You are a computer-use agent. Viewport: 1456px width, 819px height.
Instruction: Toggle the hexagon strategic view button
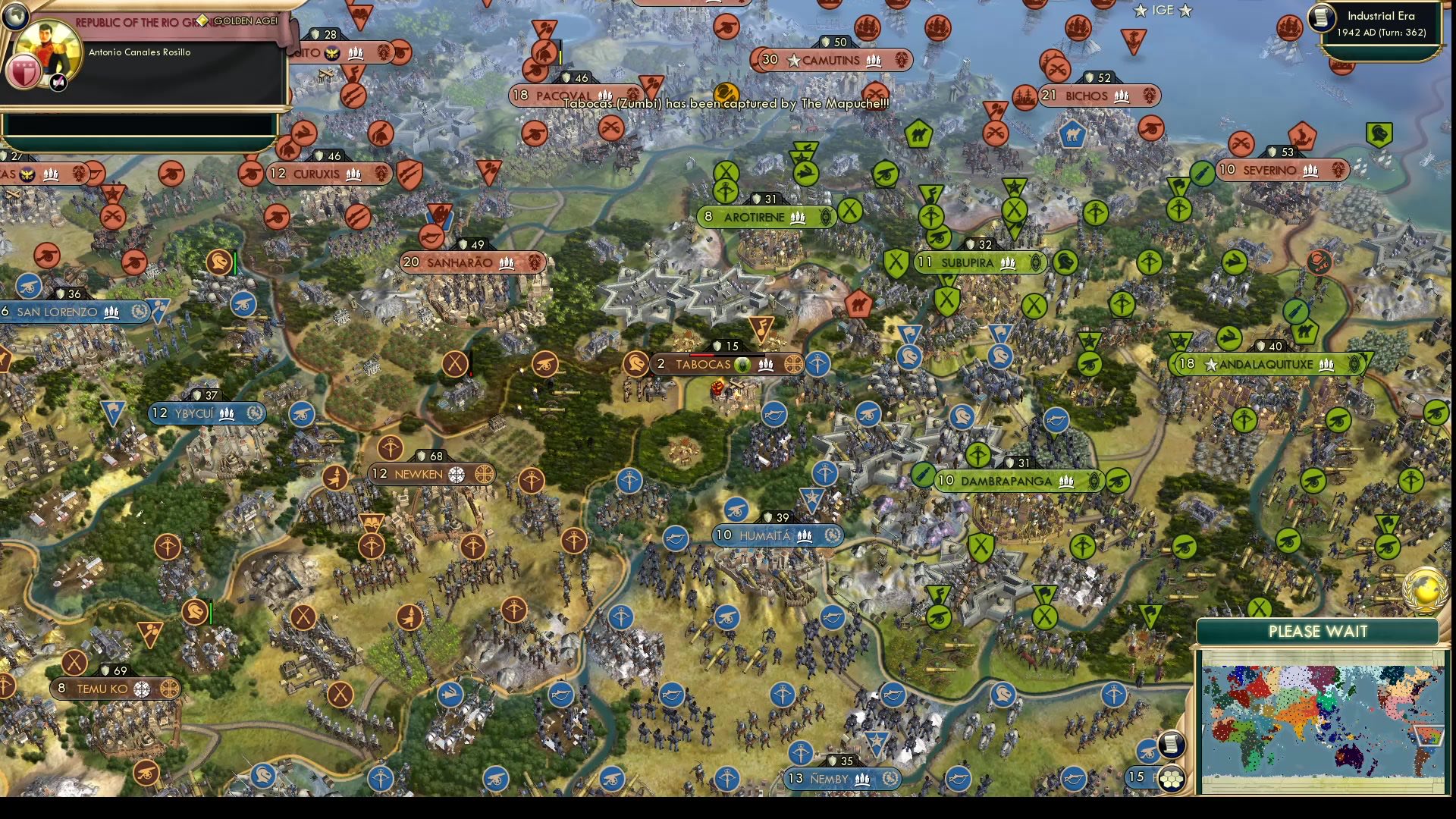click(1172, 779)
